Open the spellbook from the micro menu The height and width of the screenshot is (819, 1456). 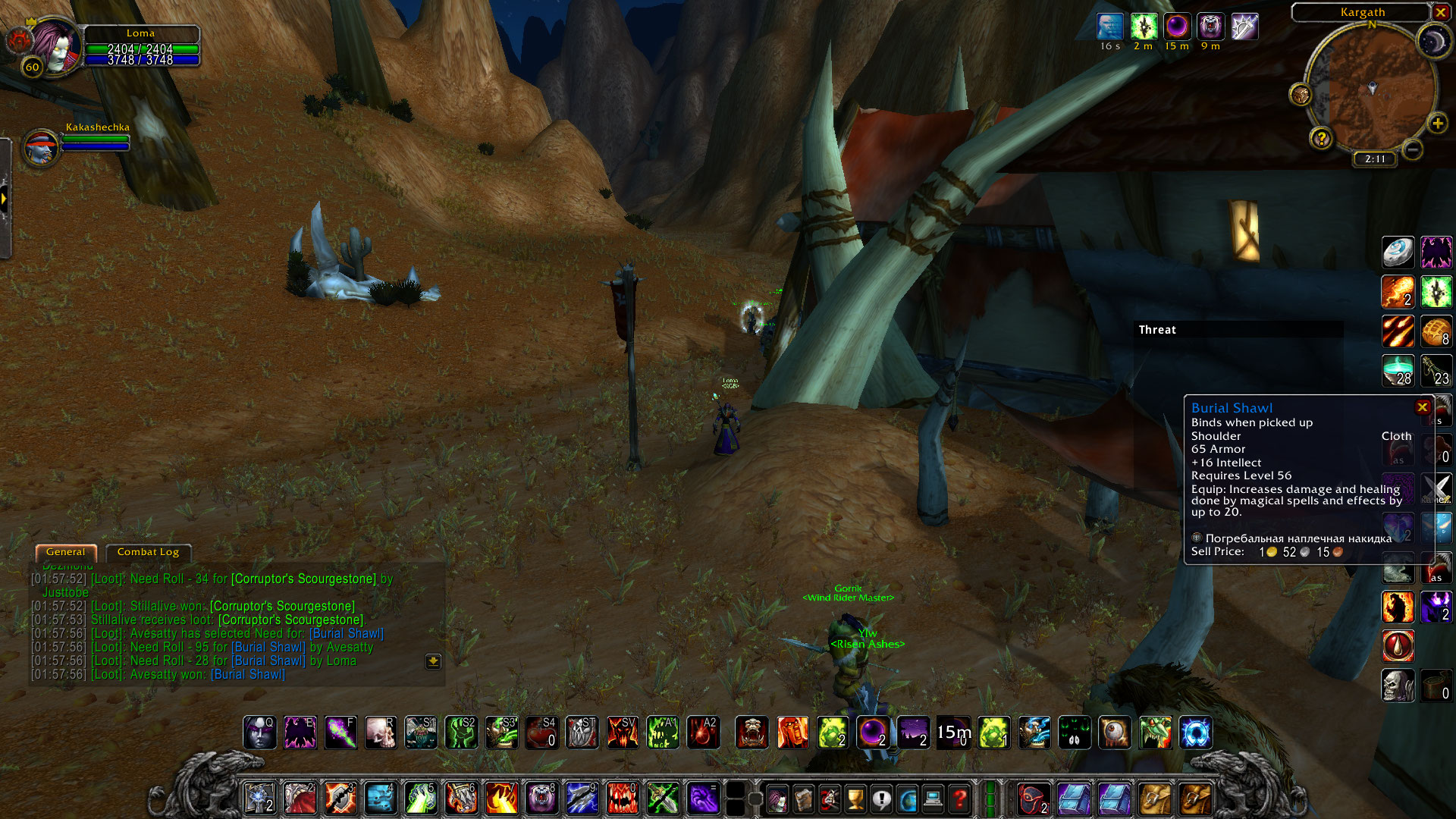(804, 799)
